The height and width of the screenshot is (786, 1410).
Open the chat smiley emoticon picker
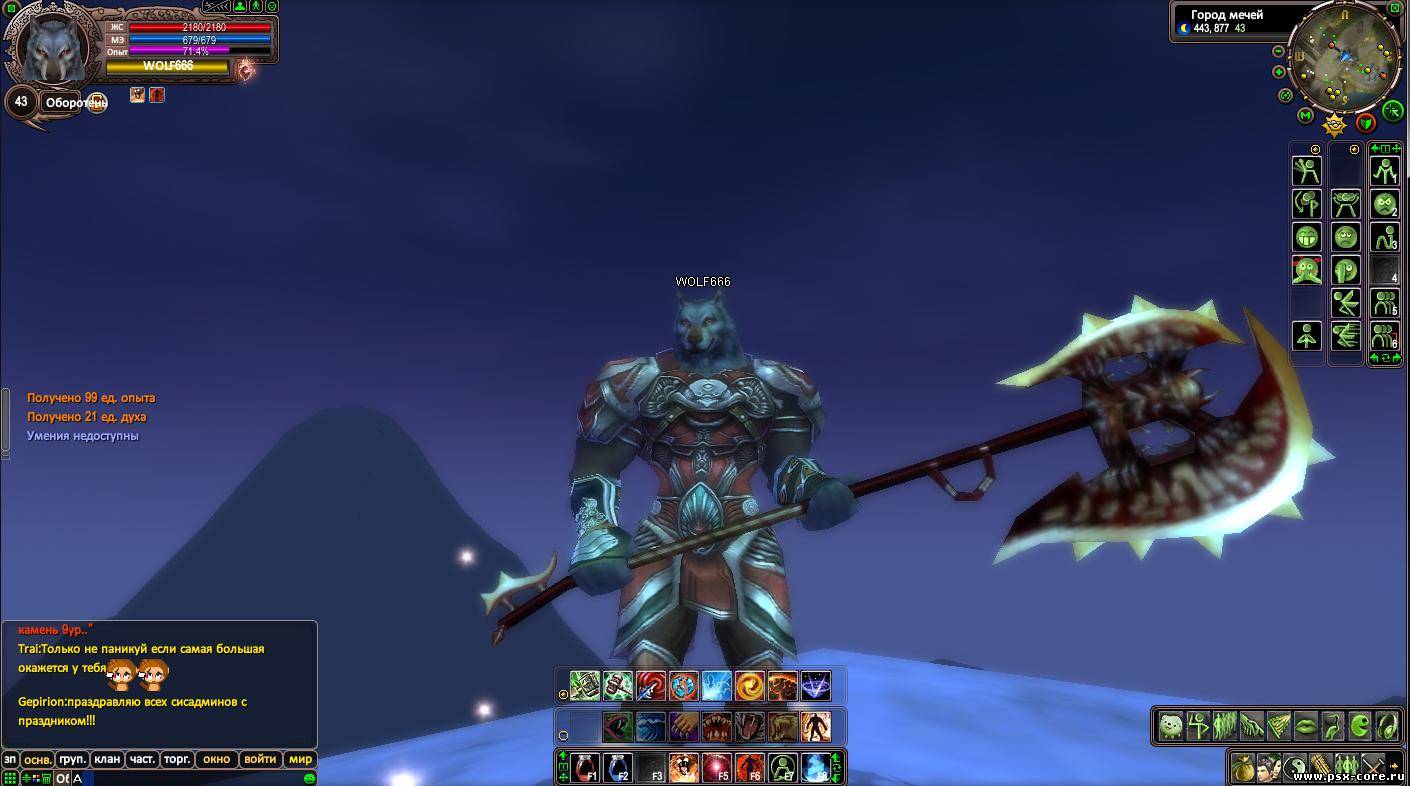309,778
